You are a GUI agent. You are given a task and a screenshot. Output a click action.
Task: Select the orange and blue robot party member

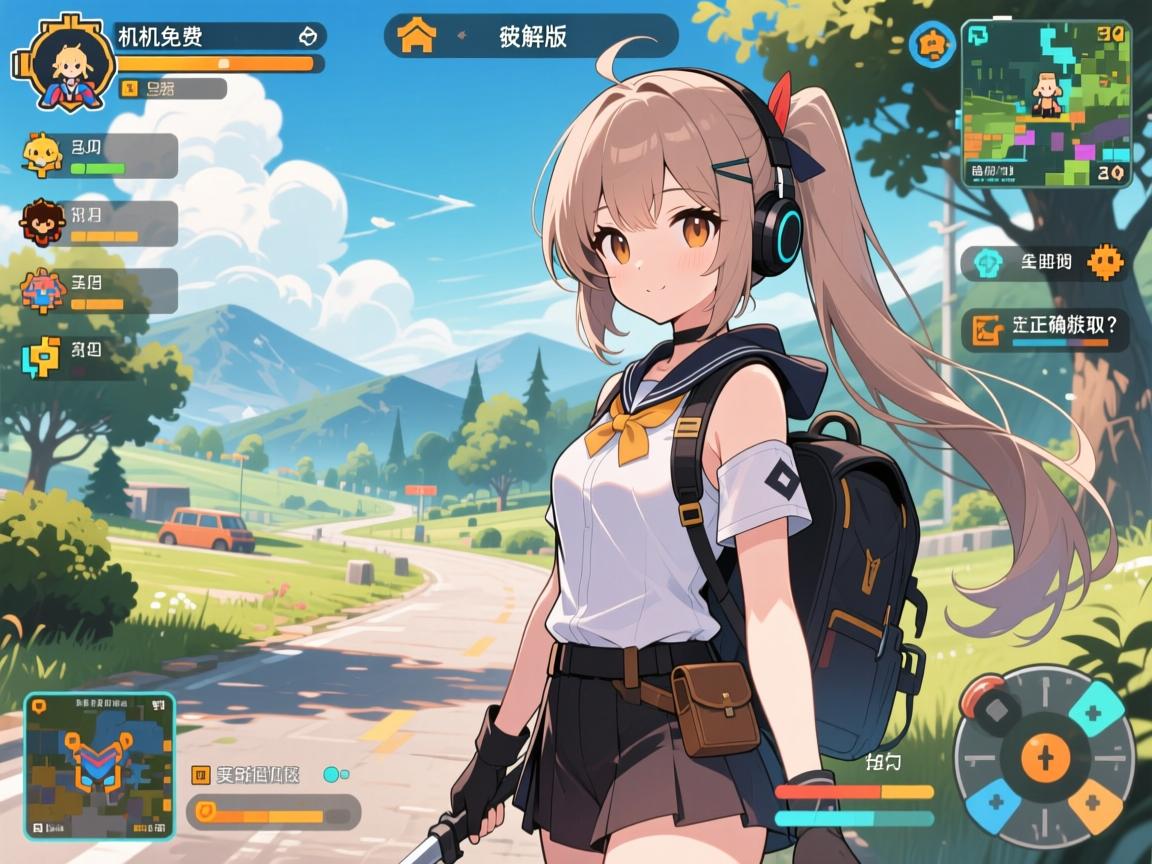[x=44, y=290]
